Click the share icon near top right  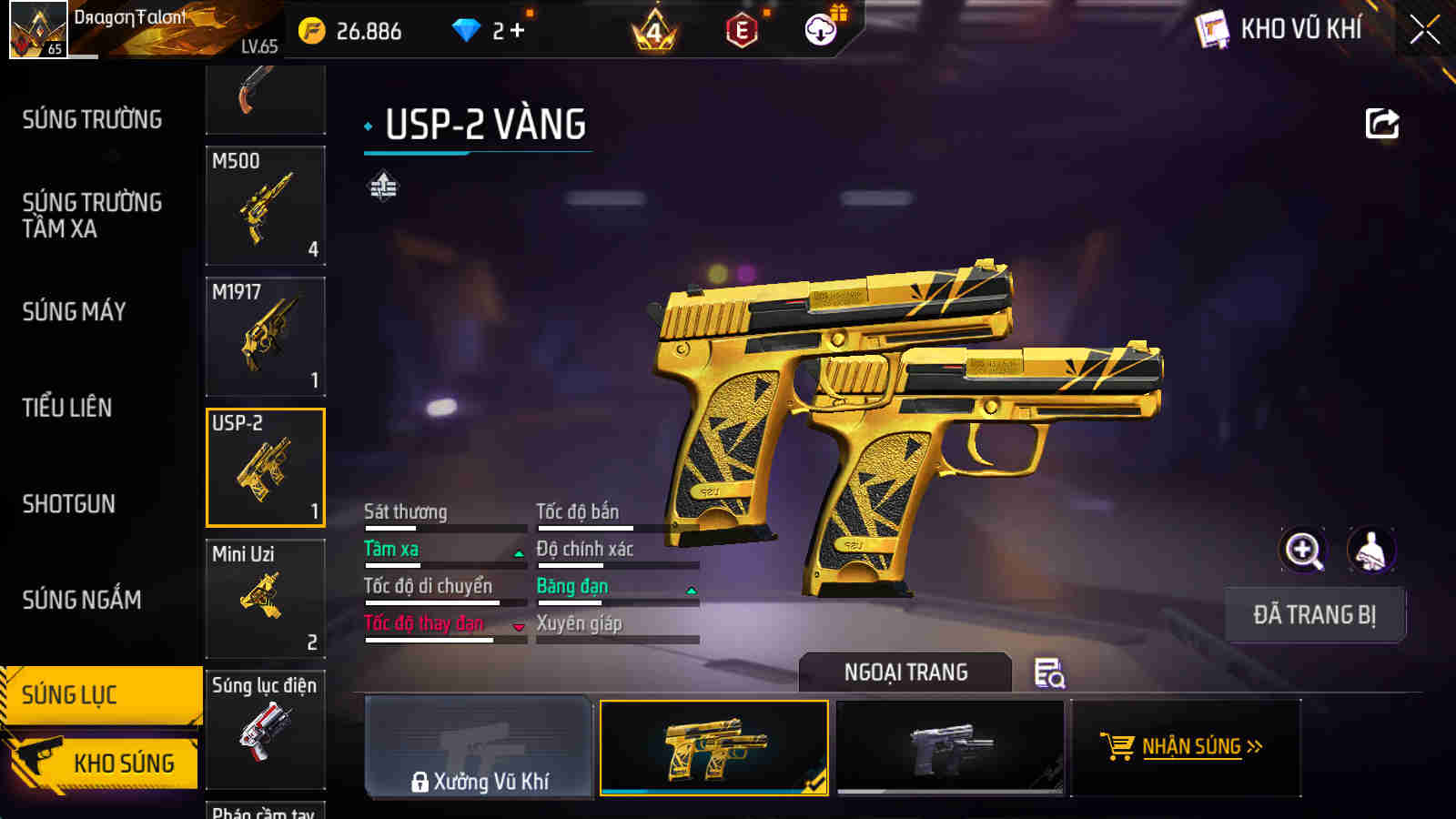pyautogui.click(x=1383, y=123)
